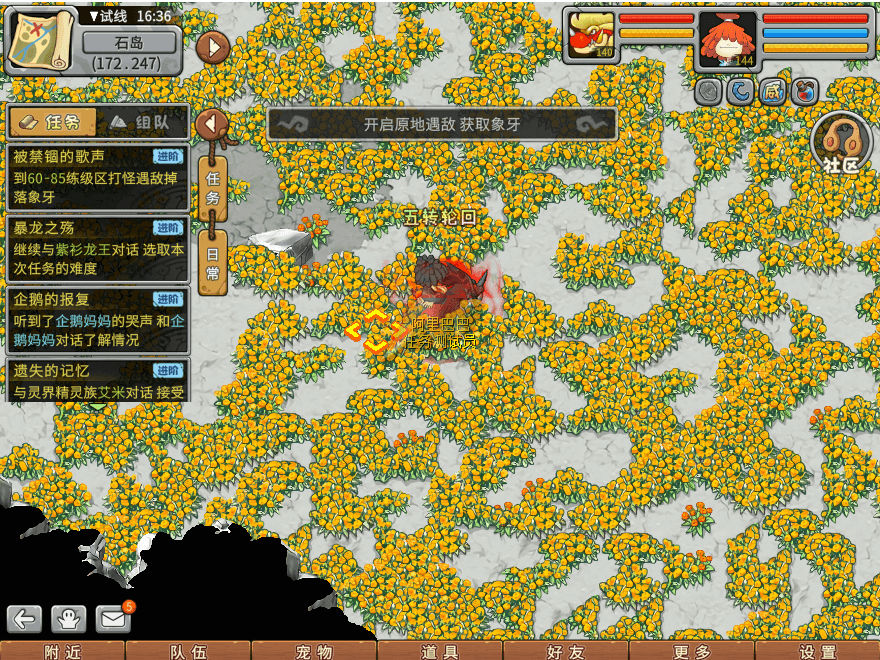
Task: Open the 好友 friends menu
Action: [566, 651]
